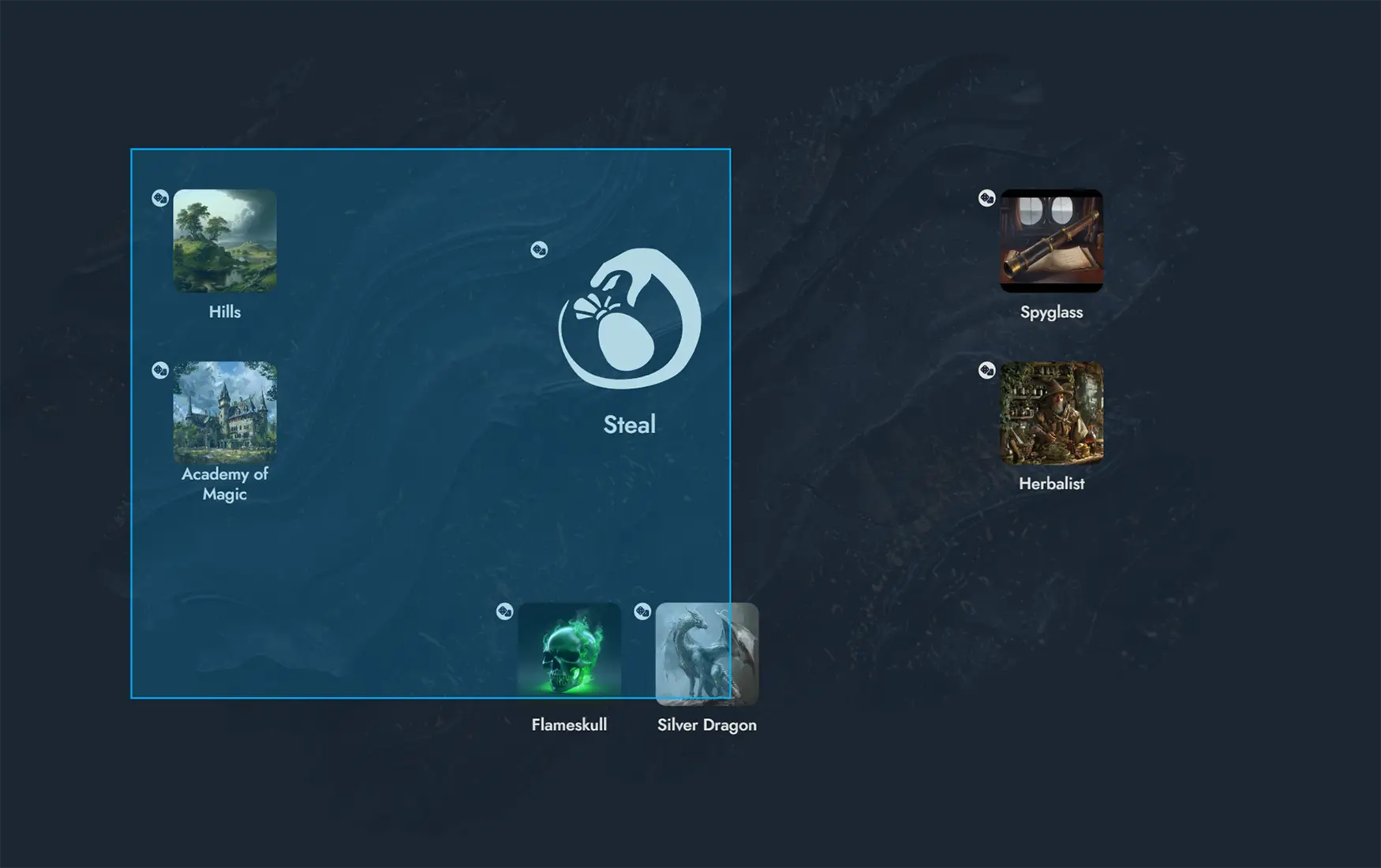Roll the dice badge above the Steal icon
The width and height of the screenshot is (1381, 868).
(x=540, y=249)
